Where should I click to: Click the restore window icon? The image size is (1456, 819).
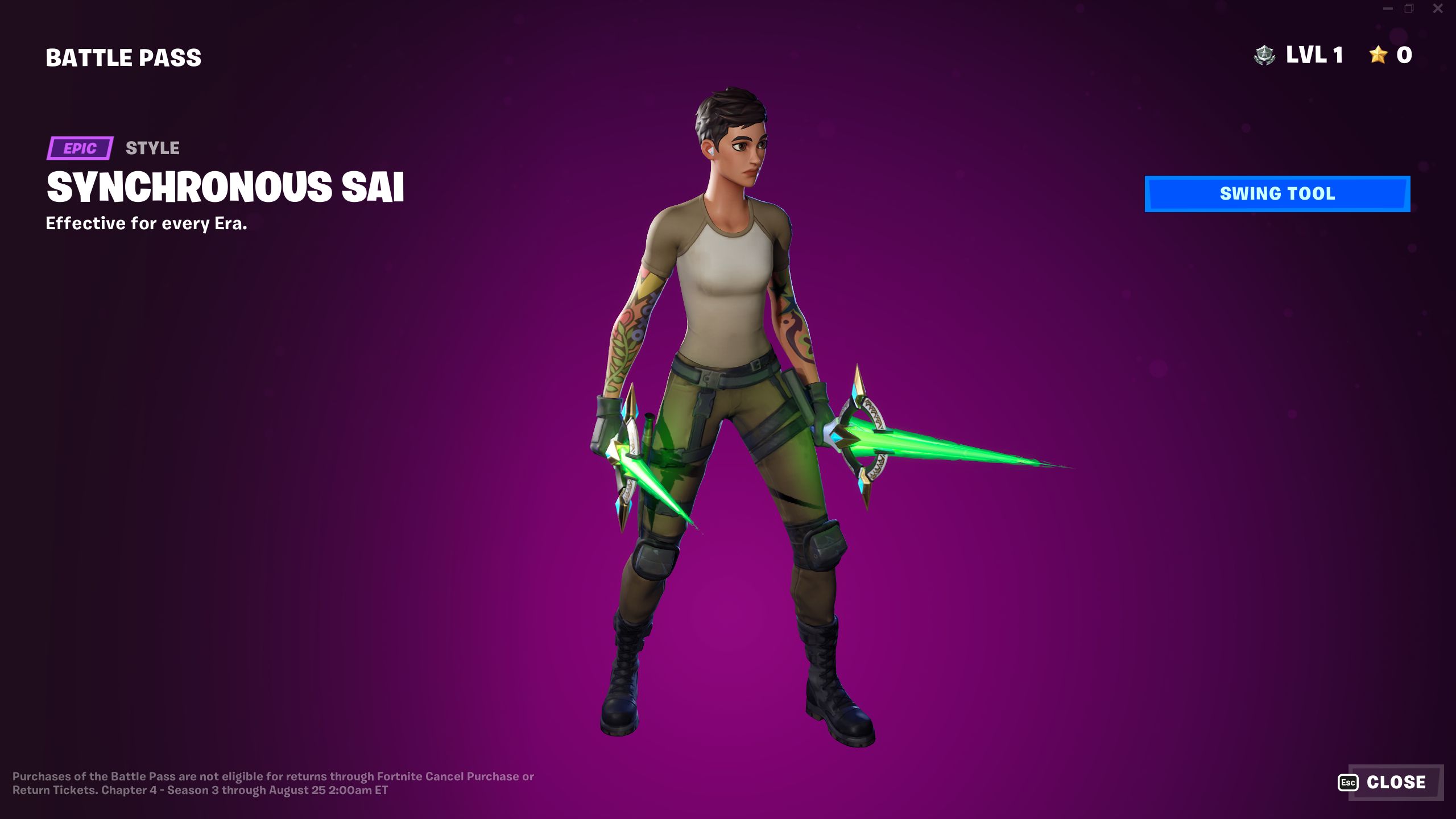pyautogui.click(x=1409, y=9)
